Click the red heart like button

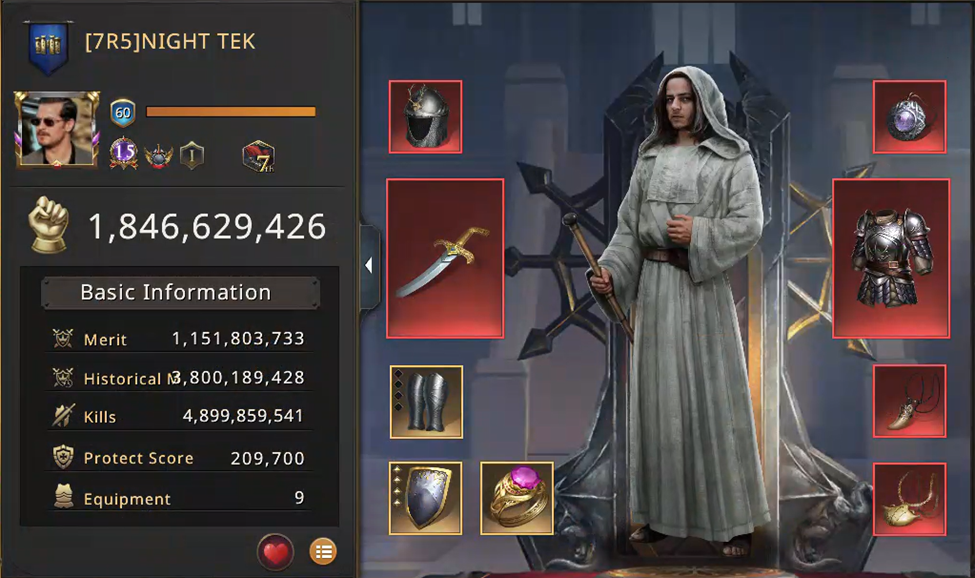(275, 550)
